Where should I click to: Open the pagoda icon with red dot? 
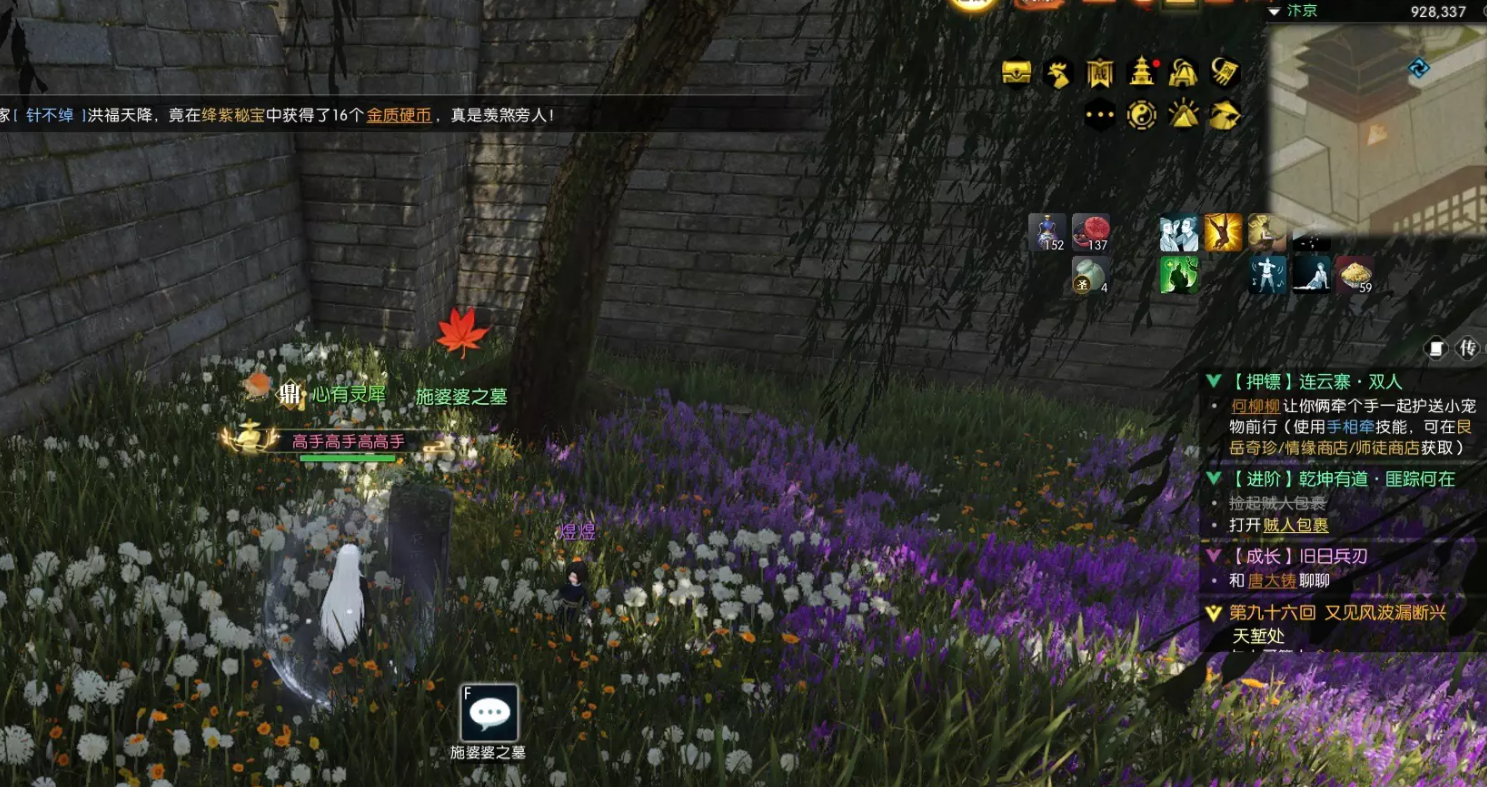tap(1141, 72)
